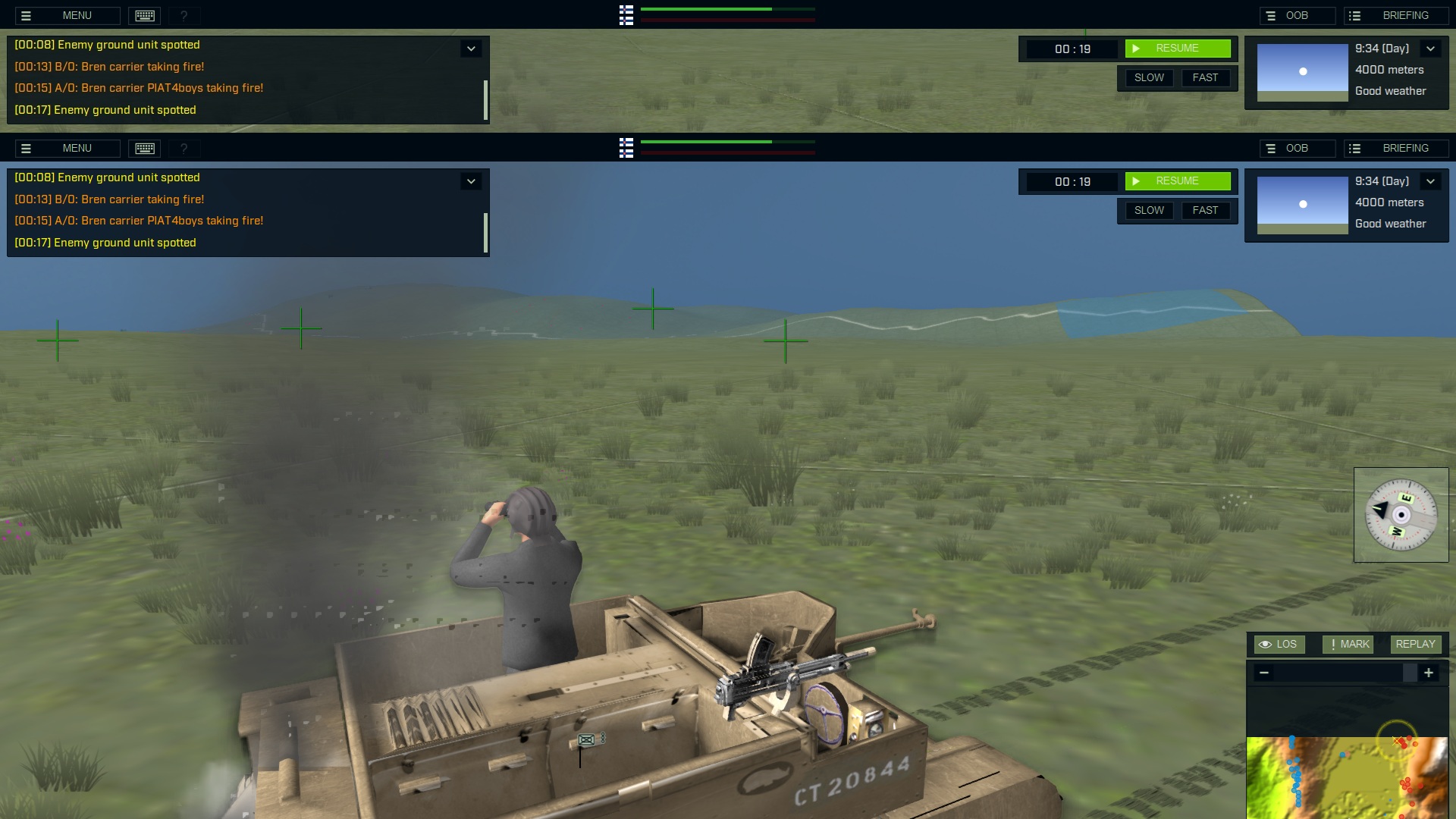The width and height of the screenshot is (1456, 819).
Task: Click the OOB list icon
Action: (1271, 15)
